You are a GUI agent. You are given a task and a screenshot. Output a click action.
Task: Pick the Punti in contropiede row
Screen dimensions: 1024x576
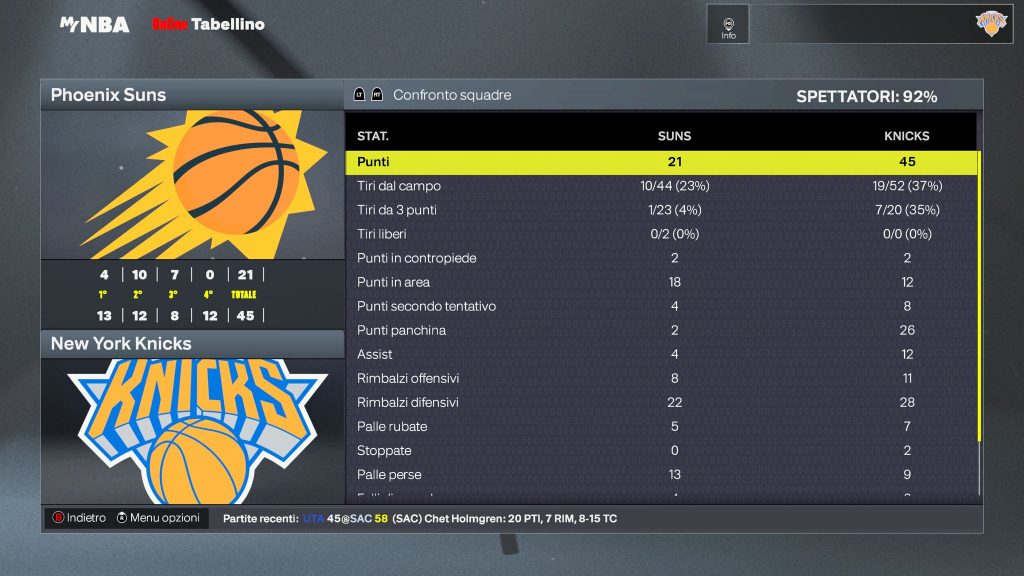(x=660, y=258)
